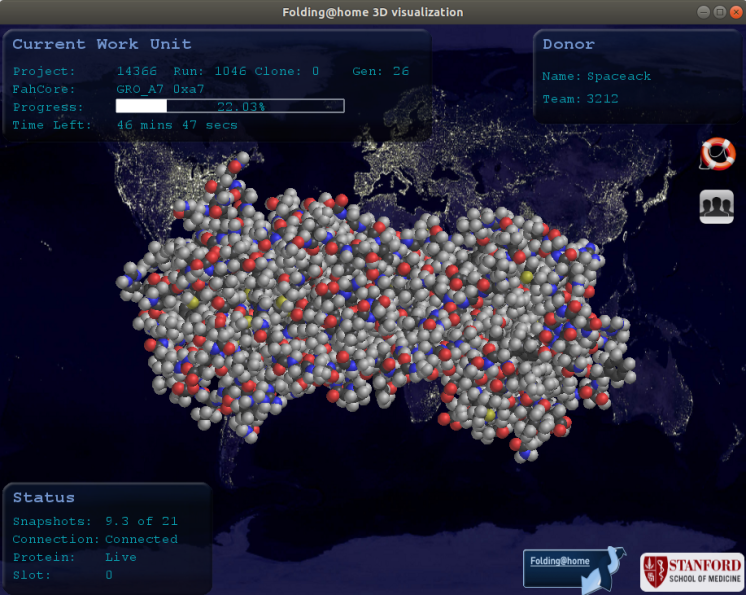Open help via the lifebuoy icon
This screenshot has width=746, height=595.
(x=717, y=153)
